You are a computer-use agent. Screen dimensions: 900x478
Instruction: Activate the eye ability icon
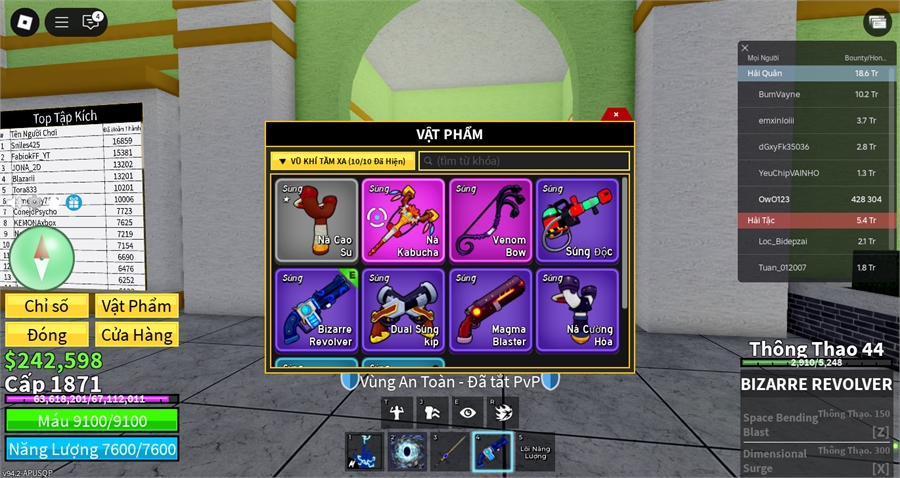pos(468,411)
